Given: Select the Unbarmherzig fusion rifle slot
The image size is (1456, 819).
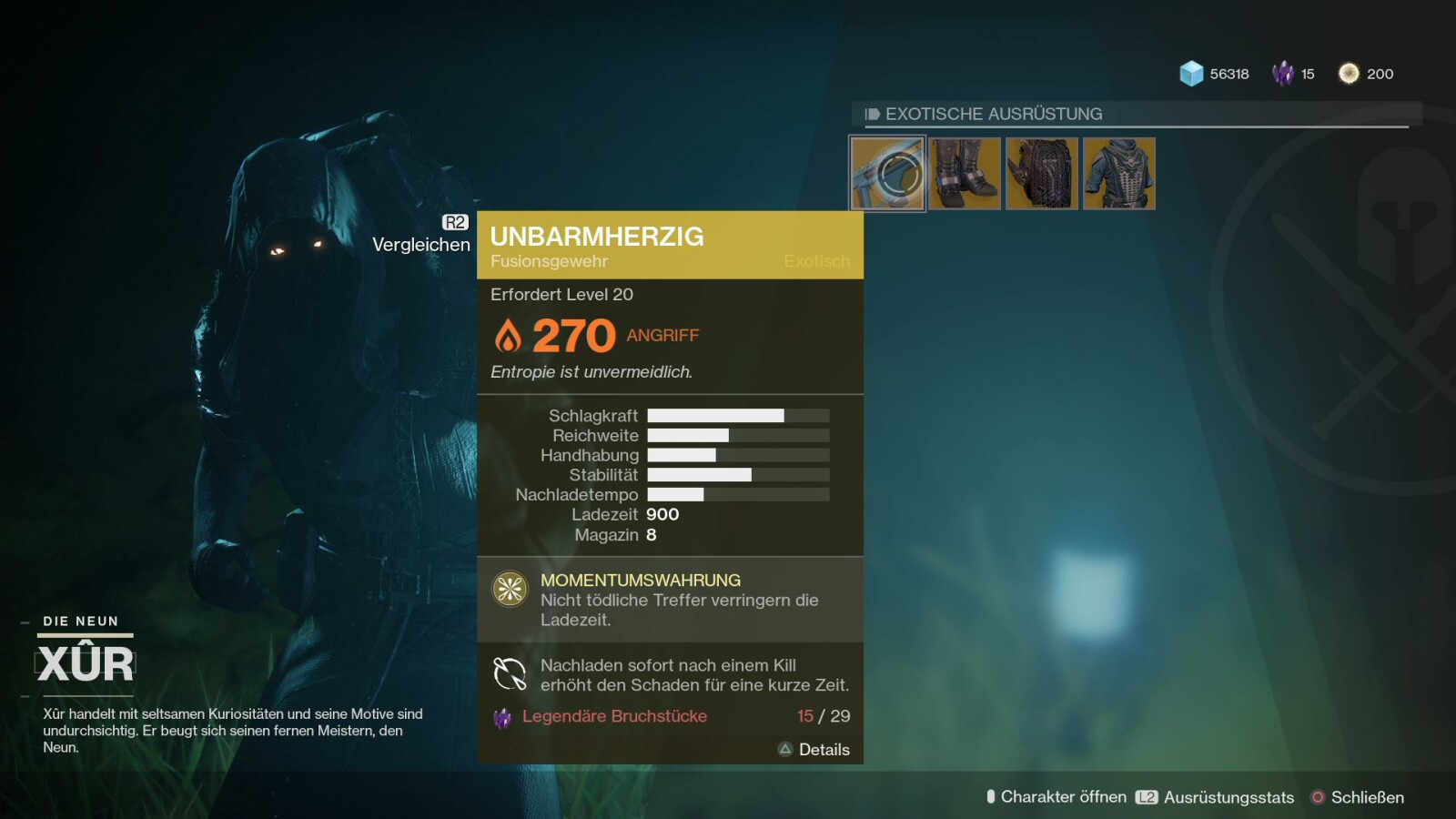Looking at the screenshot, I should pos(887,174).
